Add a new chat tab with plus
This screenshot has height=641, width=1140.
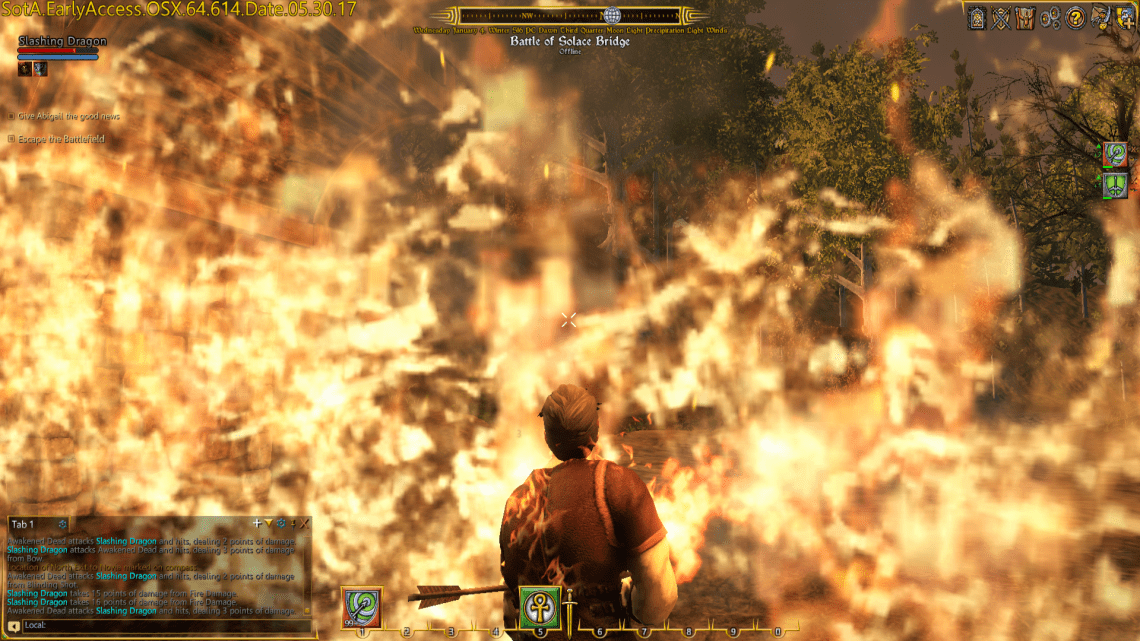[257, 523]
